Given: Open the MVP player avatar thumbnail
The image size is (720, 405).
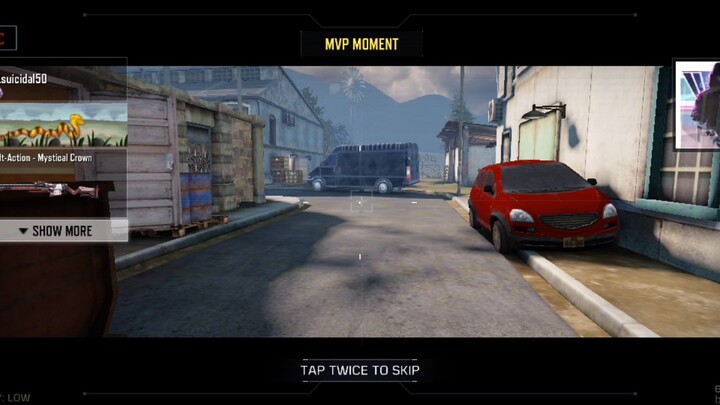Looking at the screenshot, I should (x=697, y=105).
